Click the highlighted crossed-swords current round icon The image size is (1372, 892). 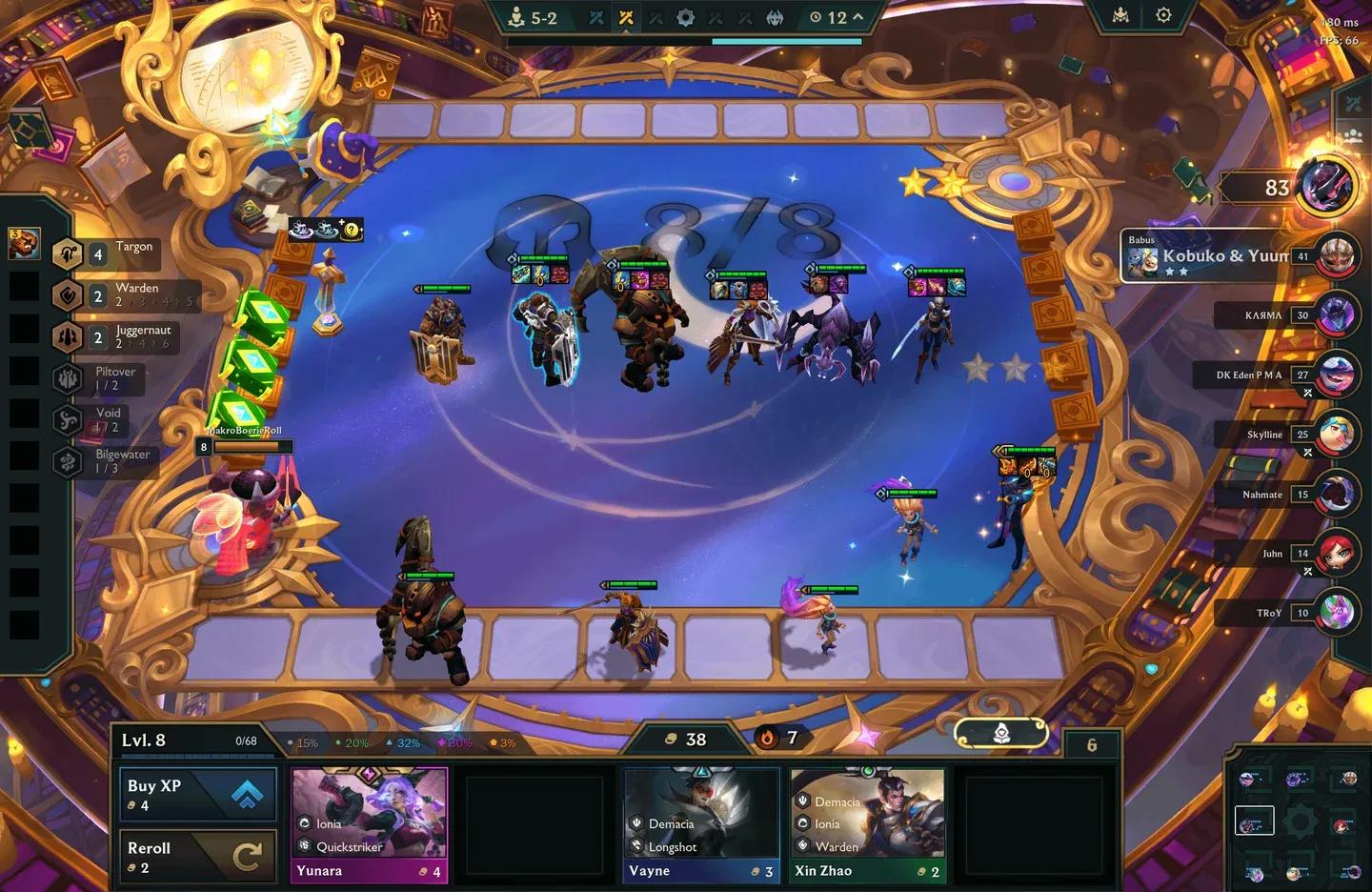tap(626, 17)
